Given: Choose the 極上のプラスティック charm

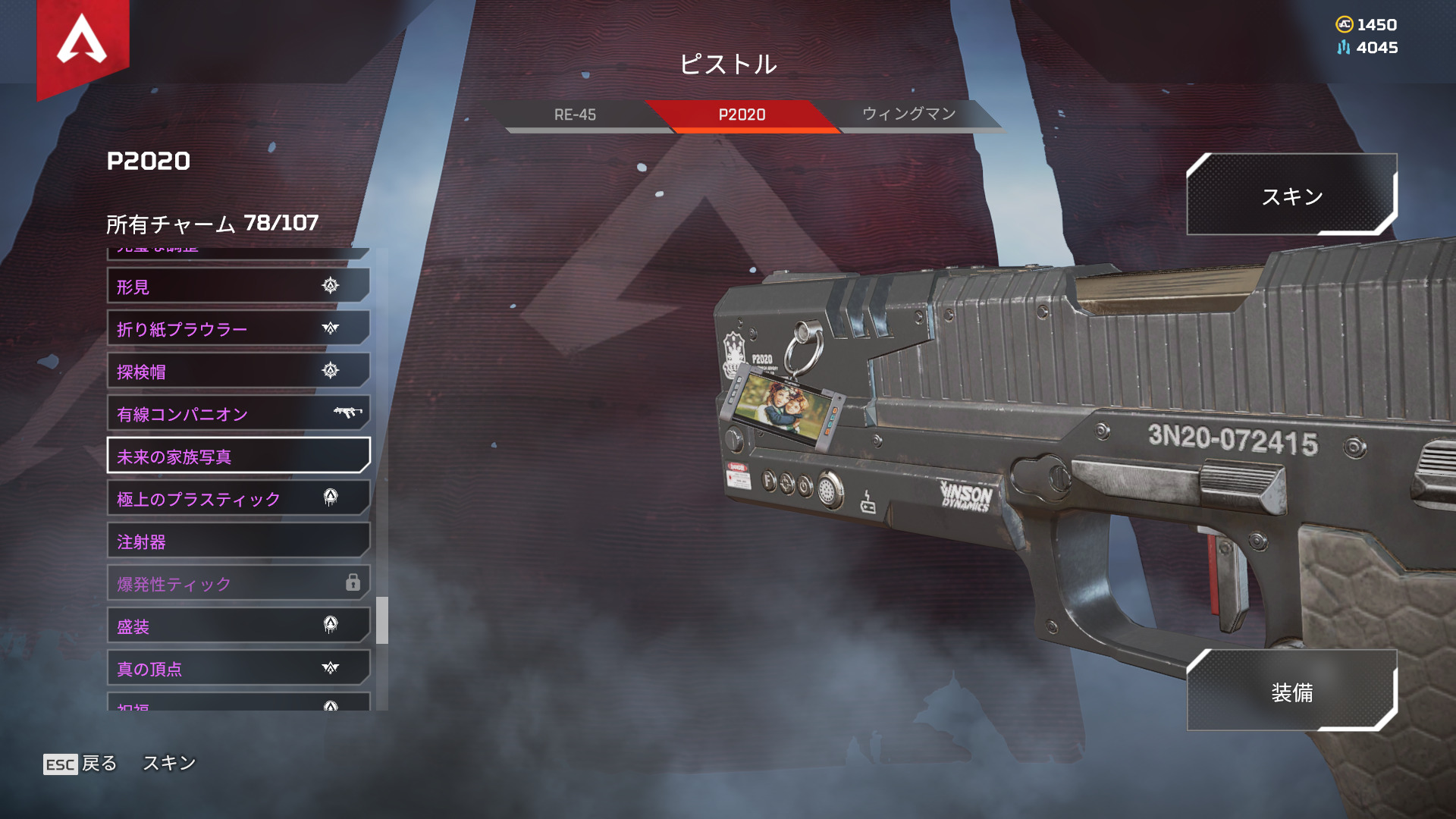Looking at the screenshot, I should (238, 499).
